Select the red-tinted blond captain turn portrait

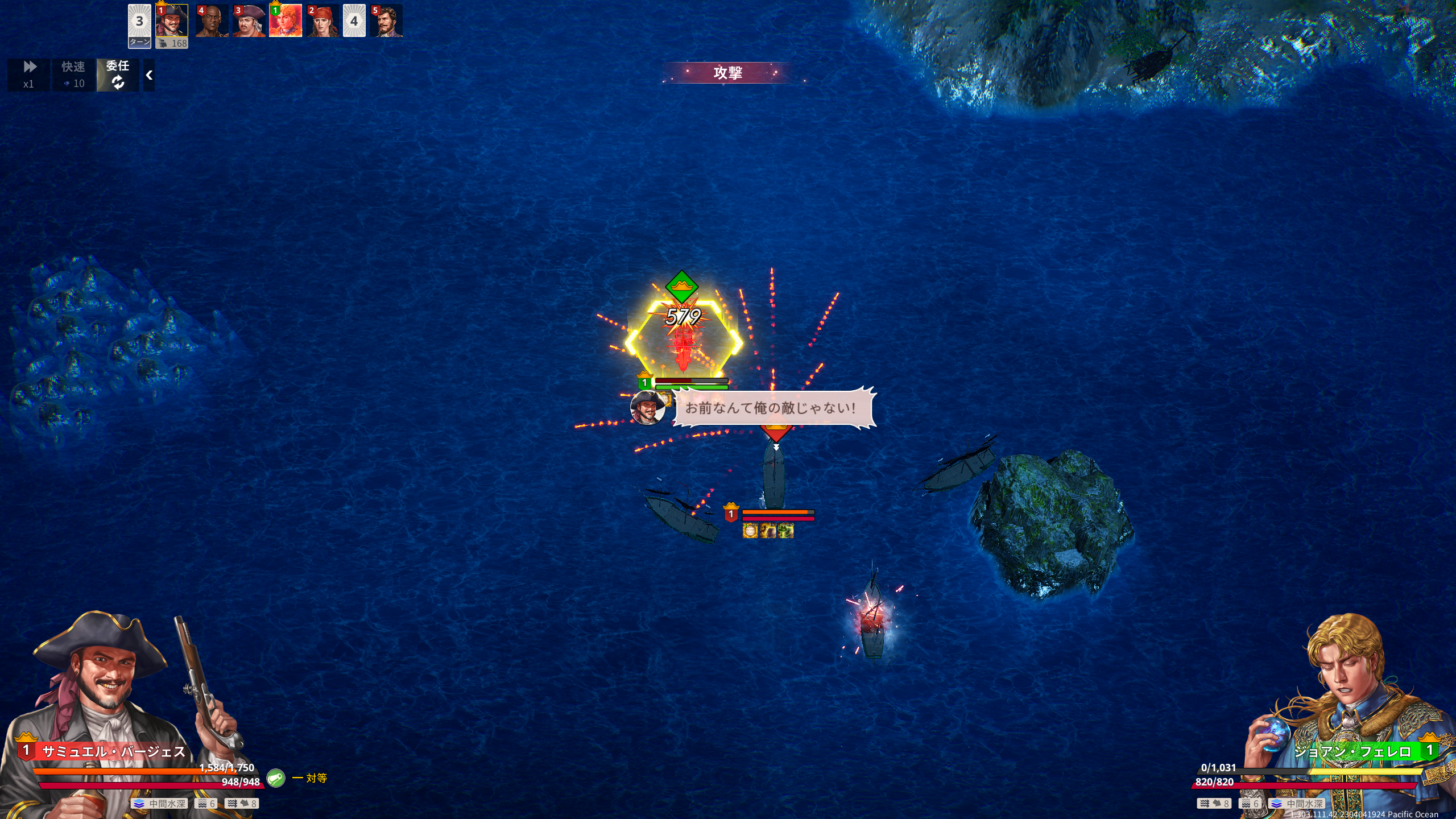pos(286,21)
